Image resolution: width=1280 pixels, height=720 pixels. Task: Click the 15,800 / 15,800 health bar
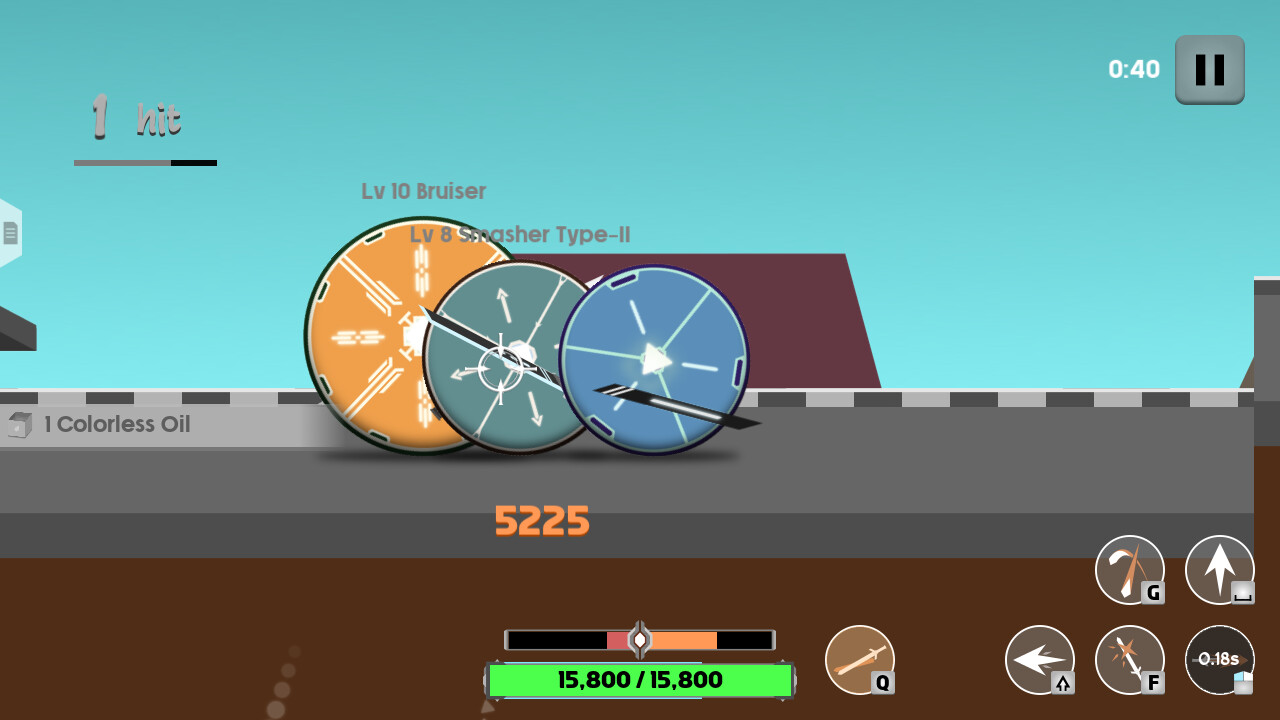[x=640, y=680]
